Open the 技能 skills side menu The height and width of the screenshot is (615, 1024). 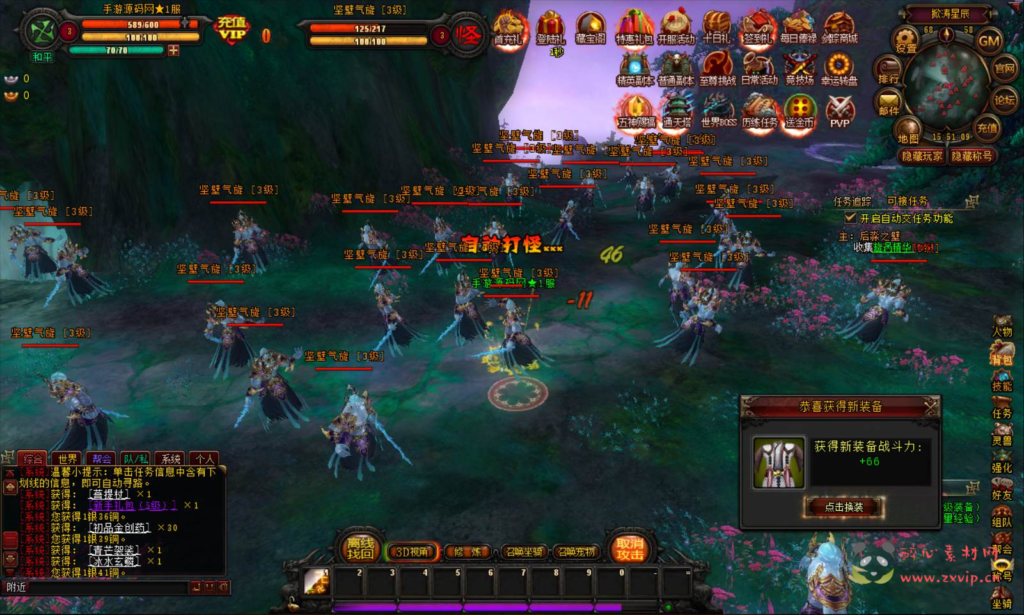(x=1001, y=385)
